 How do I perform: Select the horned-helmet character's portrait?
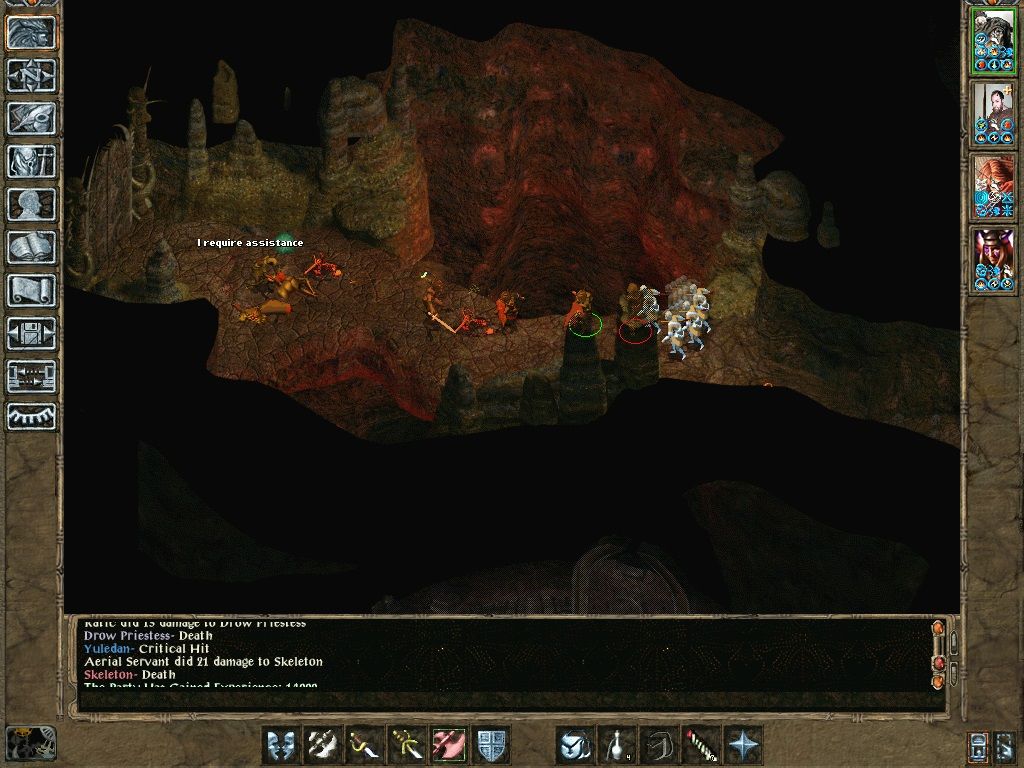pos(993,259)
